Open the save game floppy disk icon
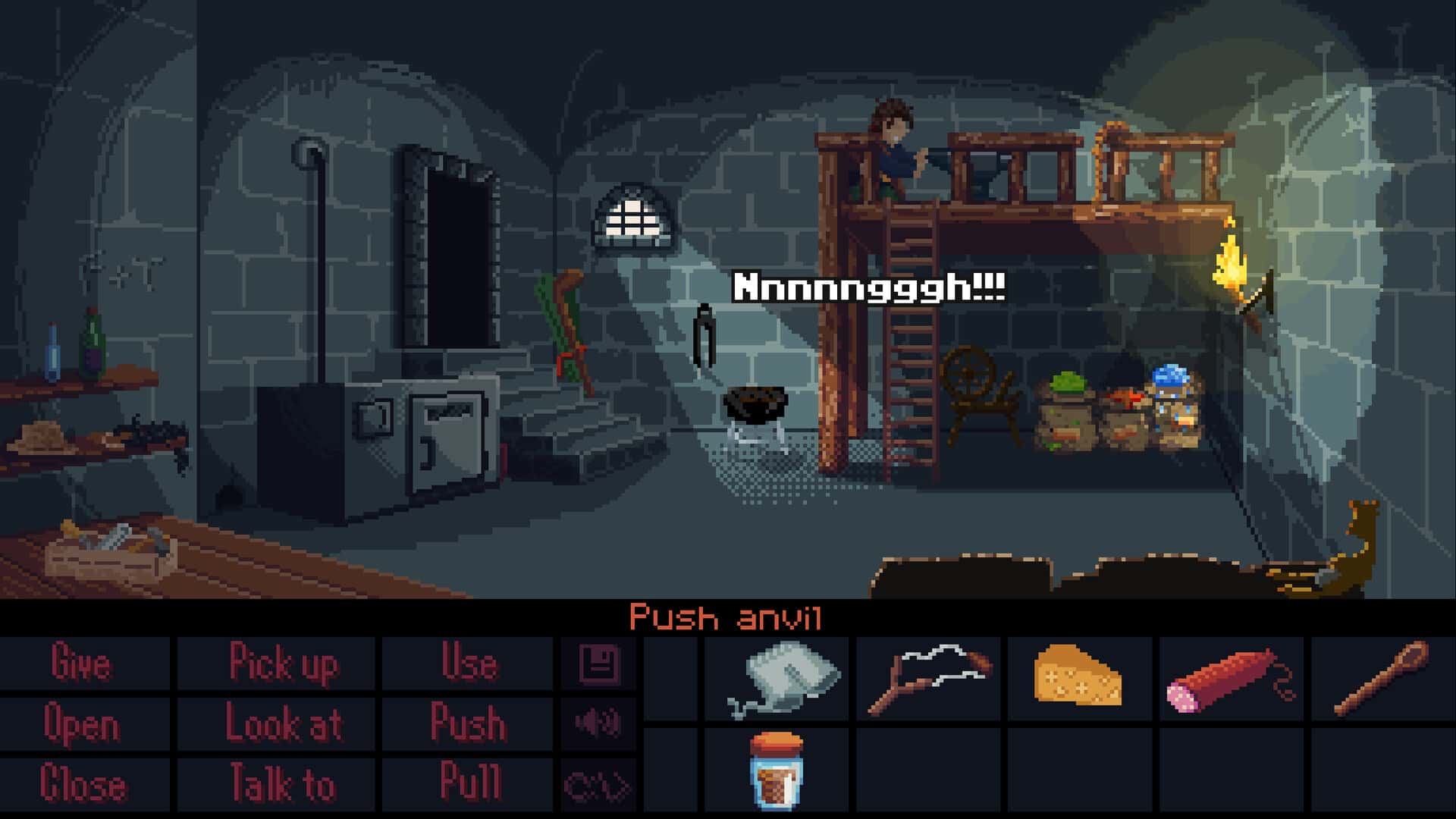This screenshot has width=1456, height=819. point(599,664)
